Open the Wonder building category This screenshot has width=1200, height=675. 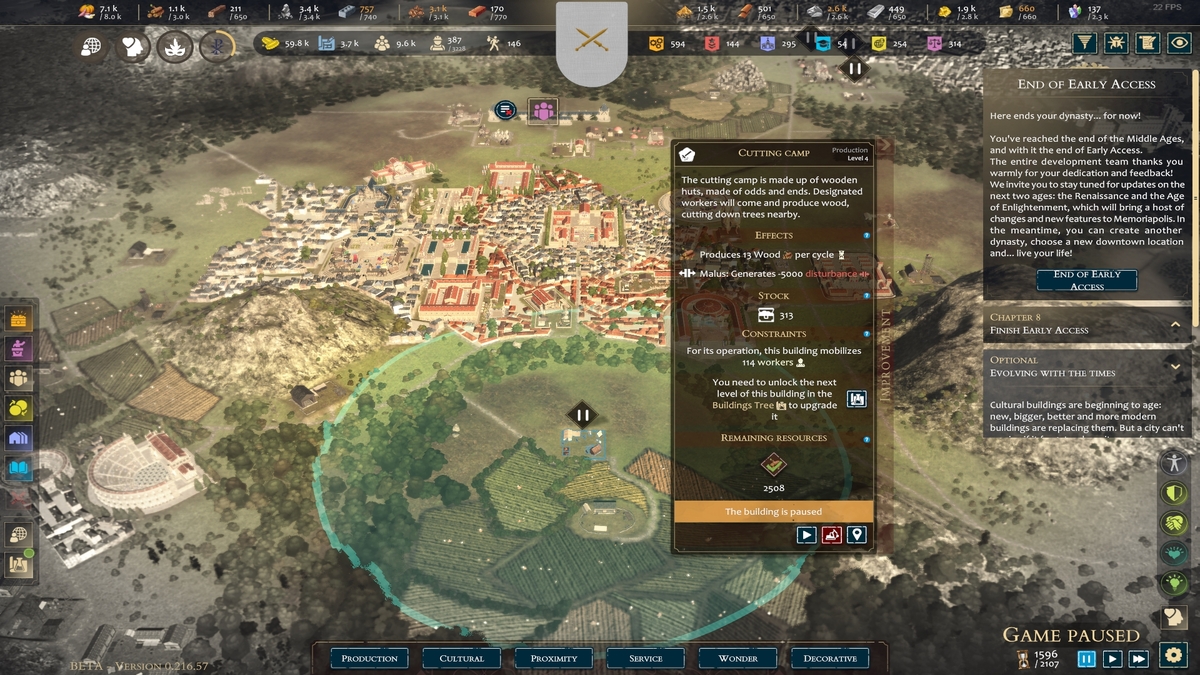738,658
